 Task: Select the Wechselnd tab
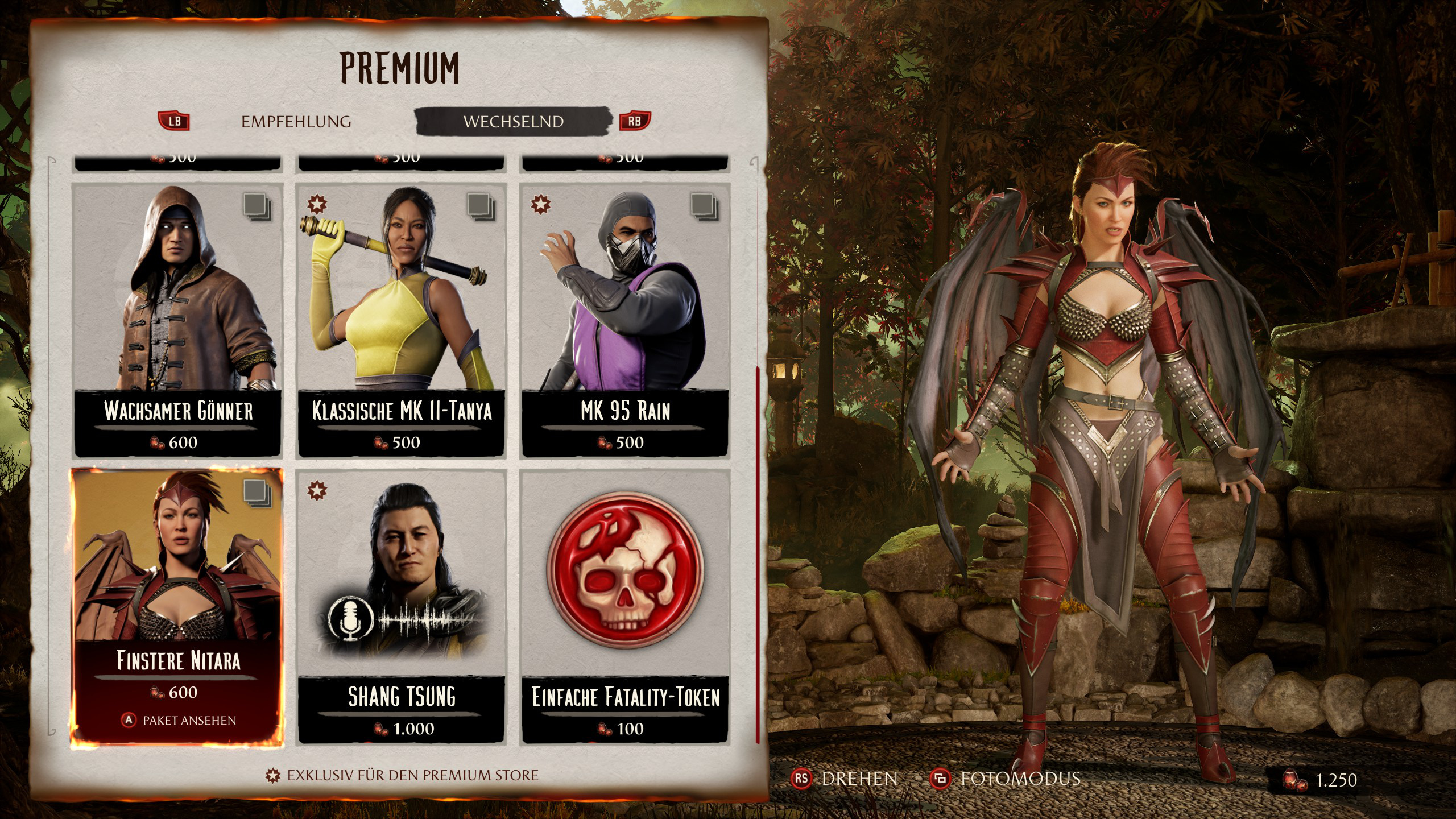pos(513,122)
